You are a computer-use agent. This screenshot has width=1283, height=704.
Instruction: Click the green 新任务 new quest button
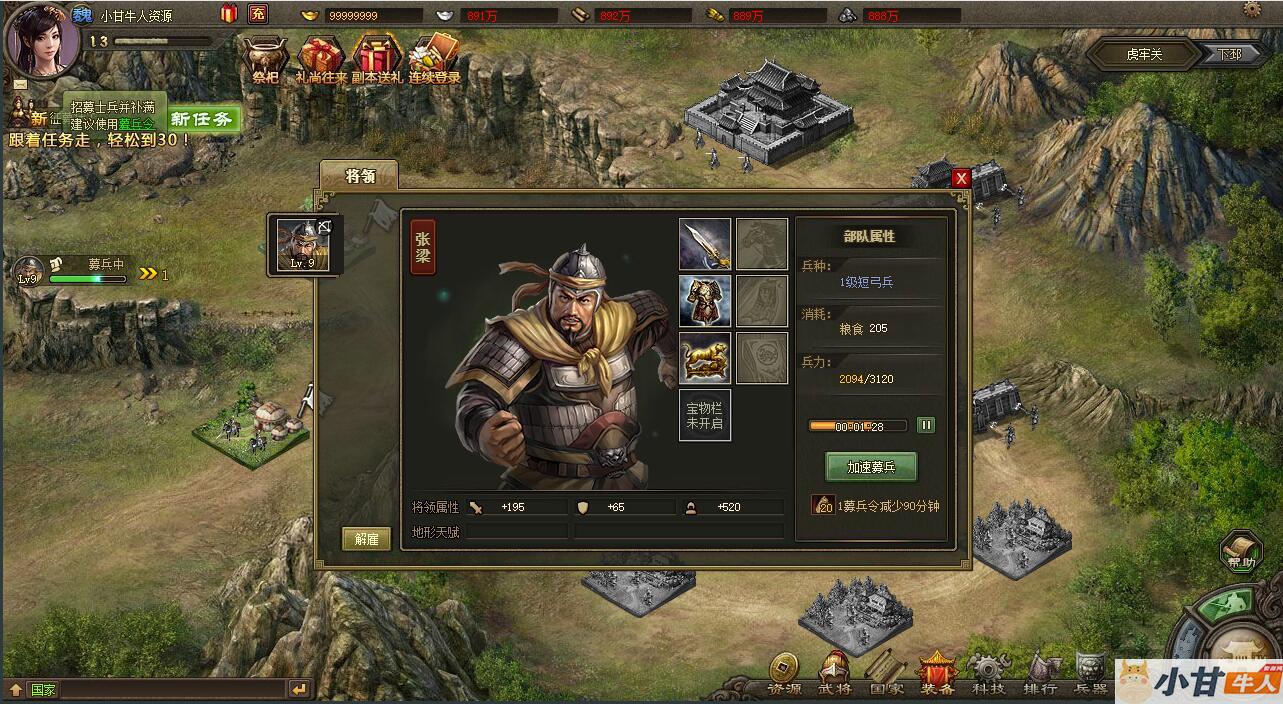pyautogui.click(x=202, y=120)
